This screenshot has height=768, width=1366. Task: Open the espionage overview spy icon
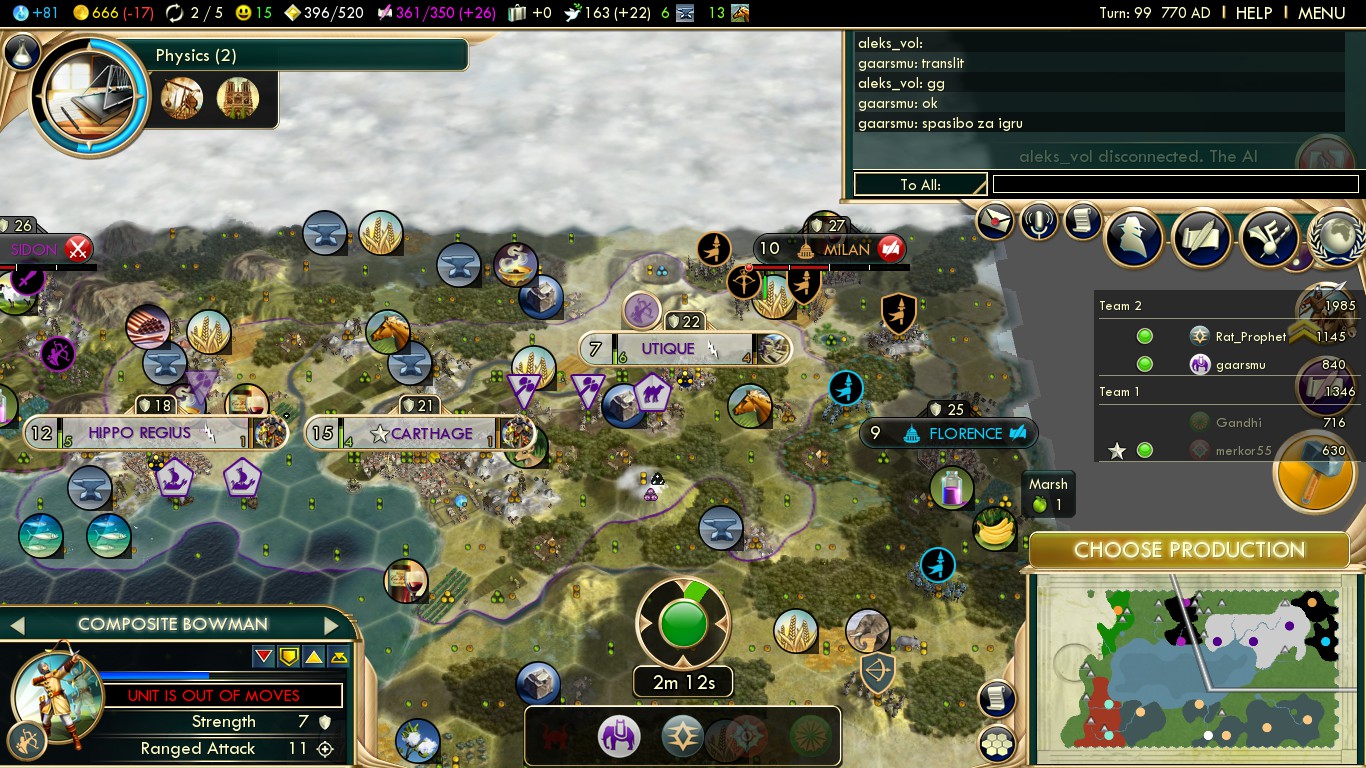click(1133, 237)
